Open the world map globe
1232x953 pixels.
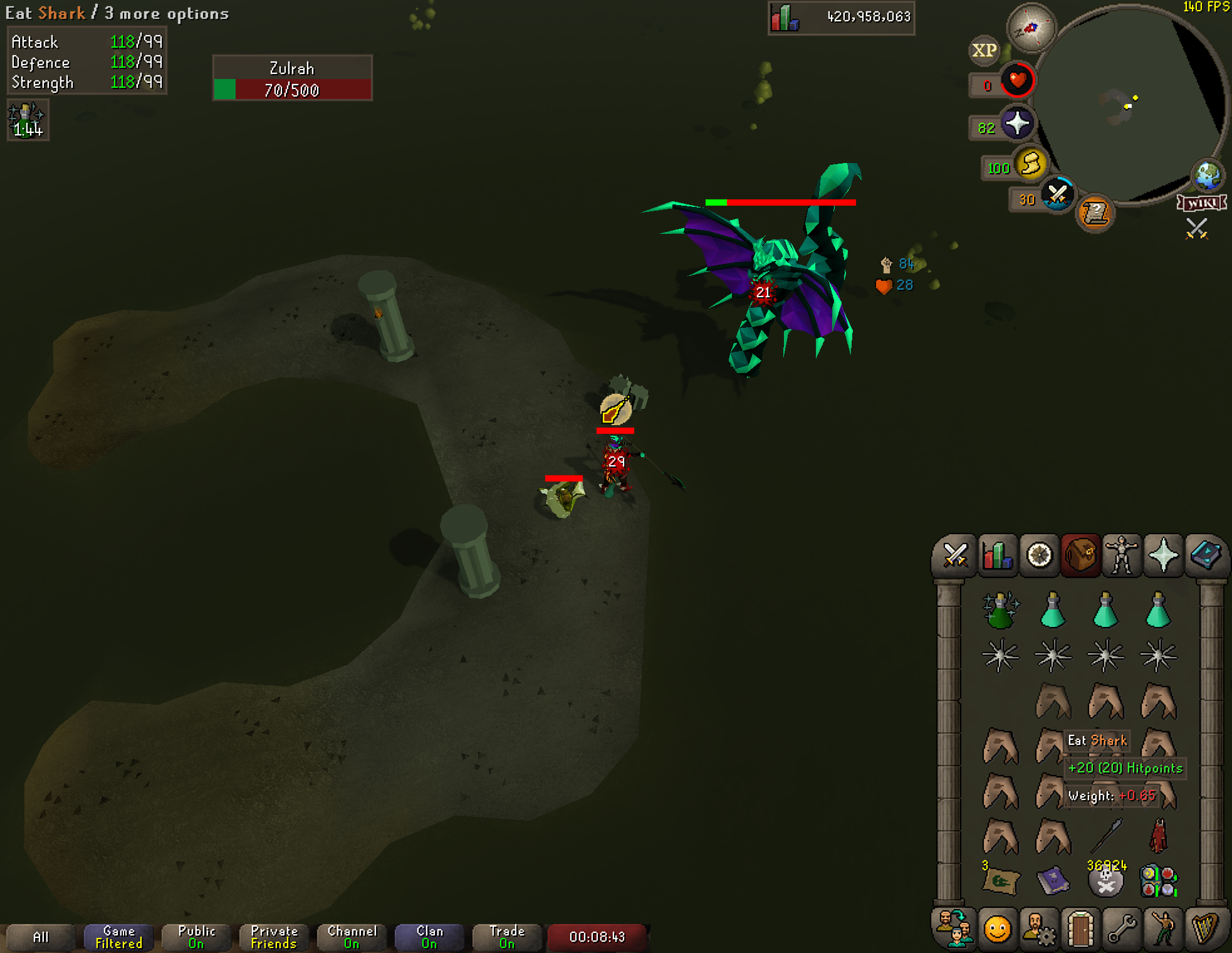click(x=1208, y=176)
